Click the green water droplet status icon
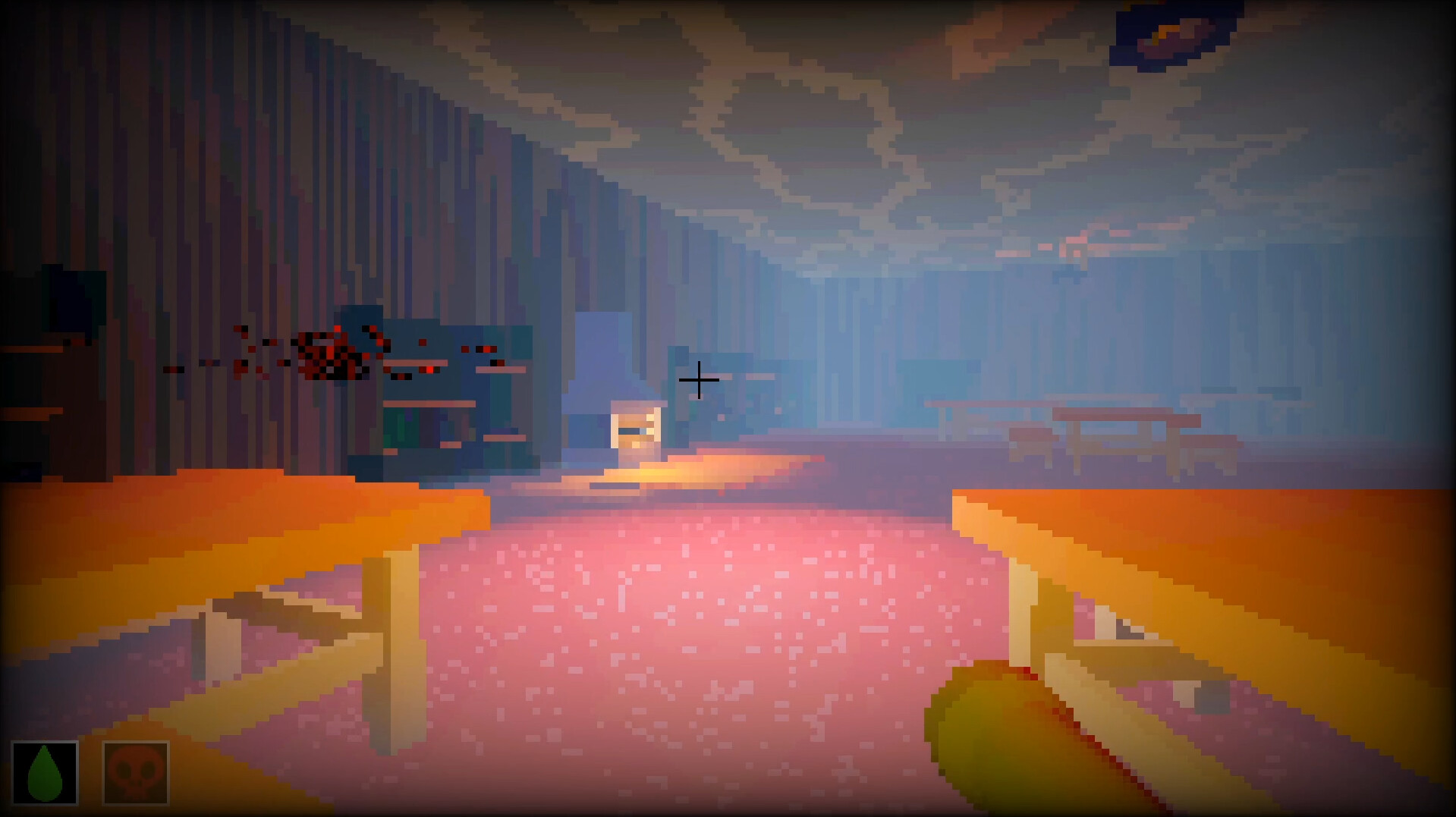Viewport: 1456px width, 817px height. point(44,772)
